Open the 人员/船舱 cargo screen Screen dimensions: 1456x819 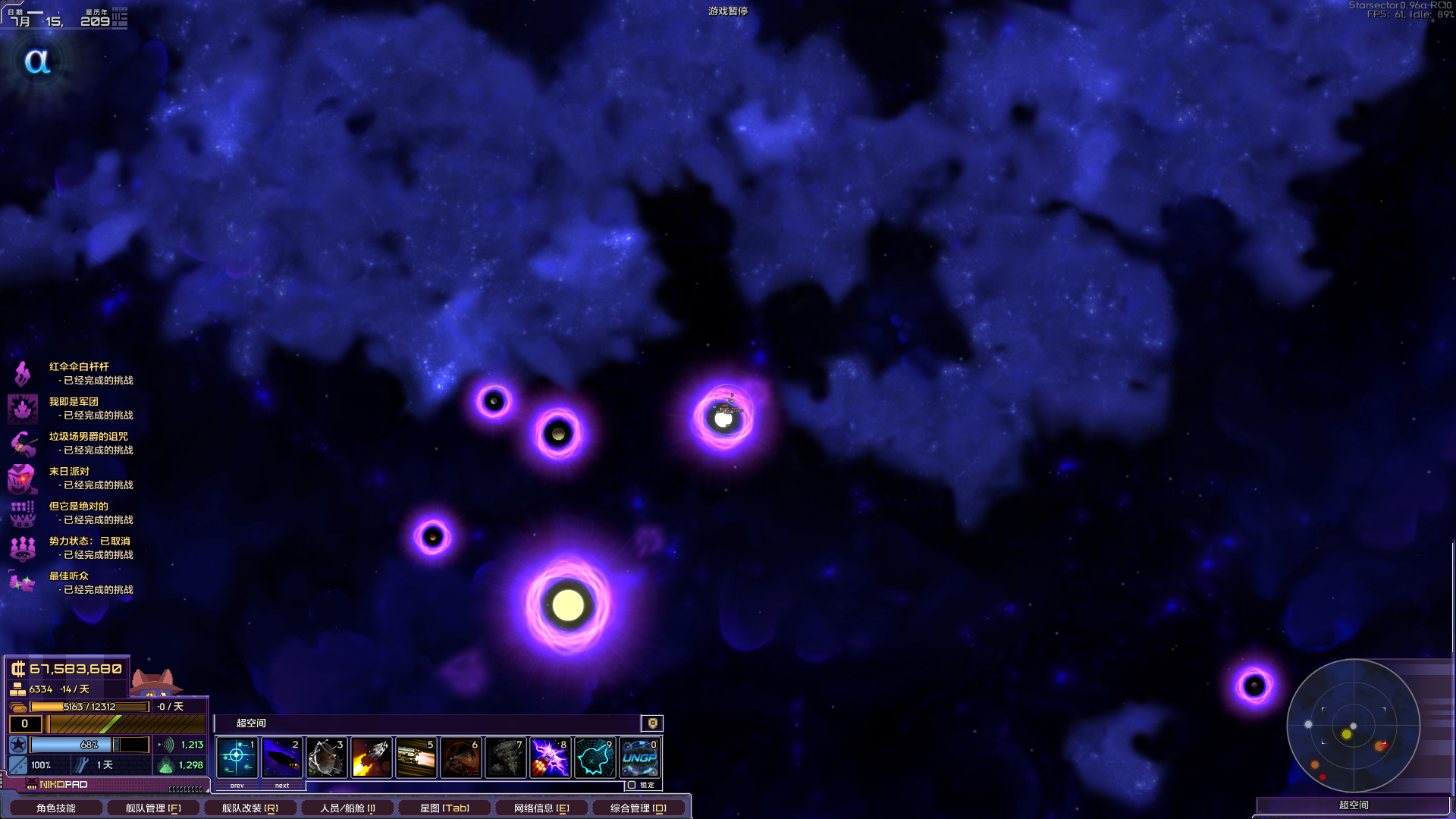pyautogui.click(x=347, y=808)
